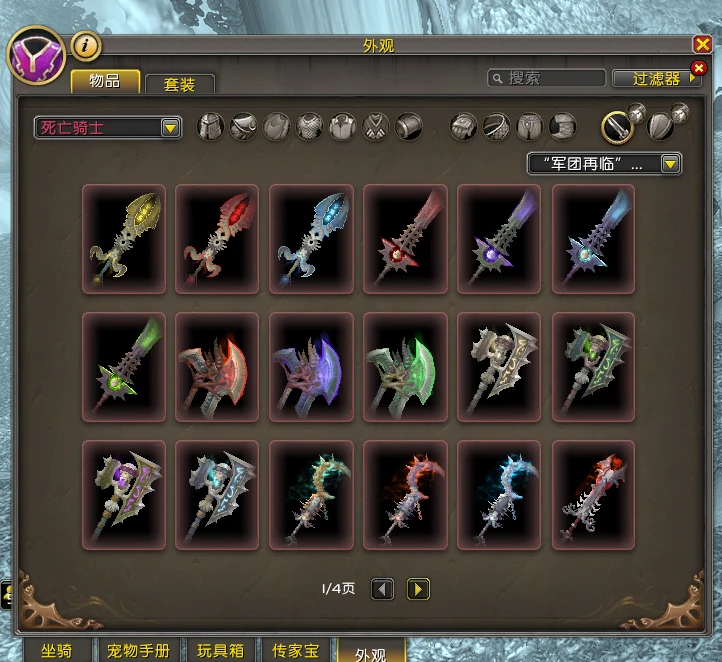Choose the orange flaming scythe appearance
This screenshot has height=662, width=722.
pos(405,494)
